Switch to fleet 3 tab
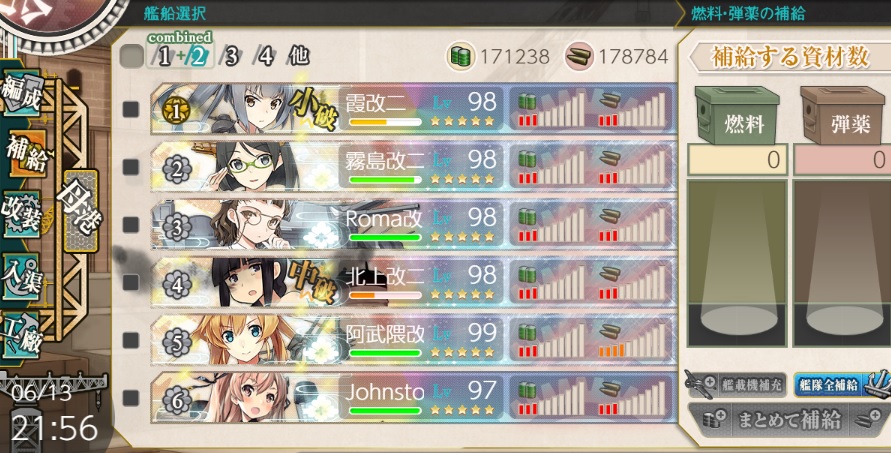Image resolution: width=891 pixels, height=453 pixels. point(231,56)
